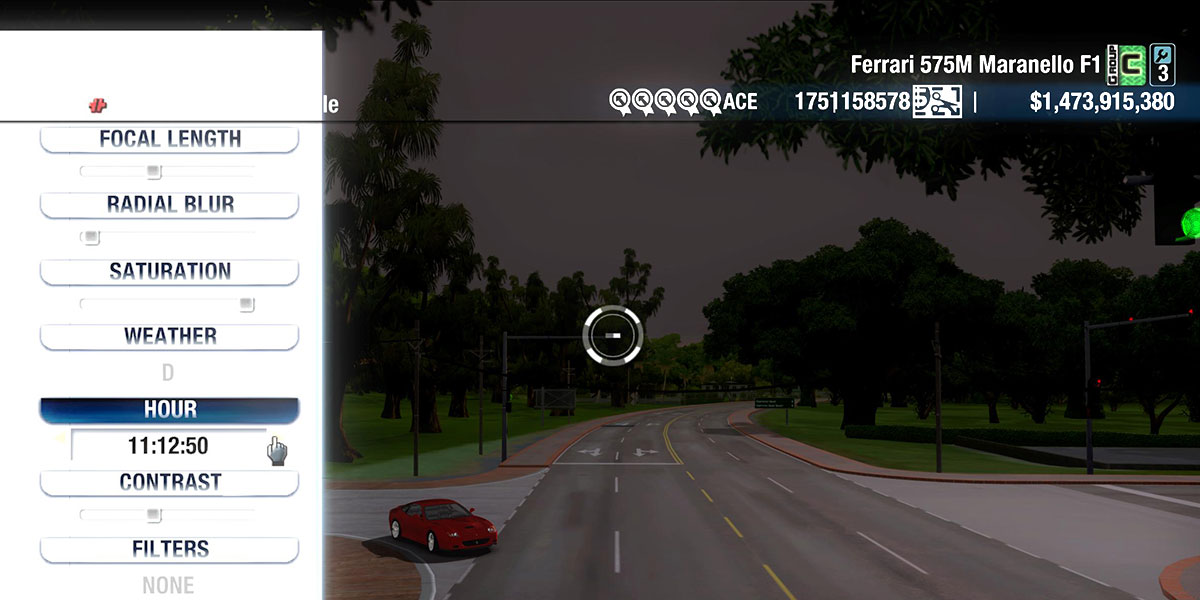The width and height of the screenshot is (1200, 600).
Task: Select the Saturation setting
Action: 169,271
